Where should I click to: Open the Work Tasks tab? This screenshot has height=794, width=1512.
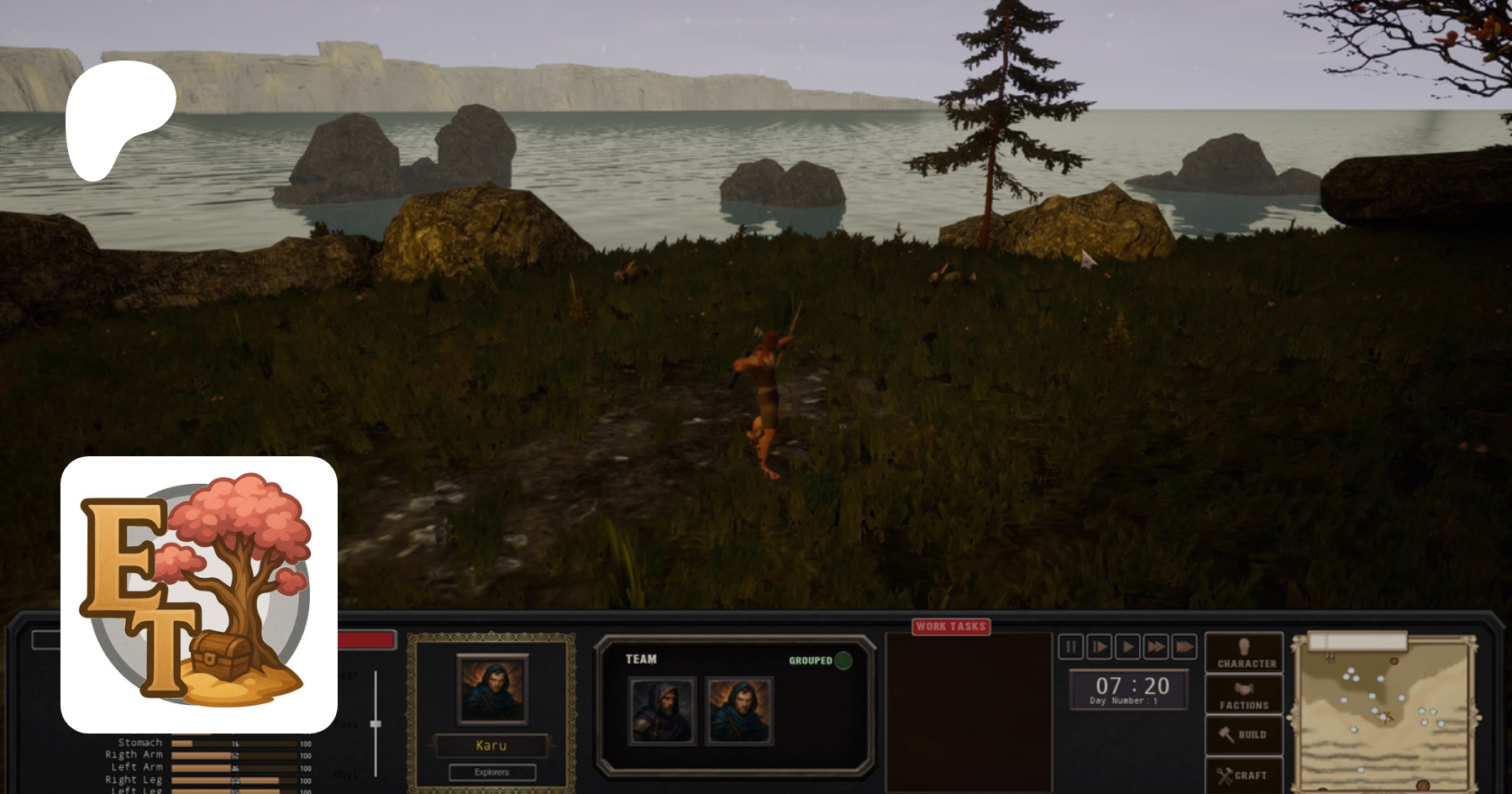951,627
